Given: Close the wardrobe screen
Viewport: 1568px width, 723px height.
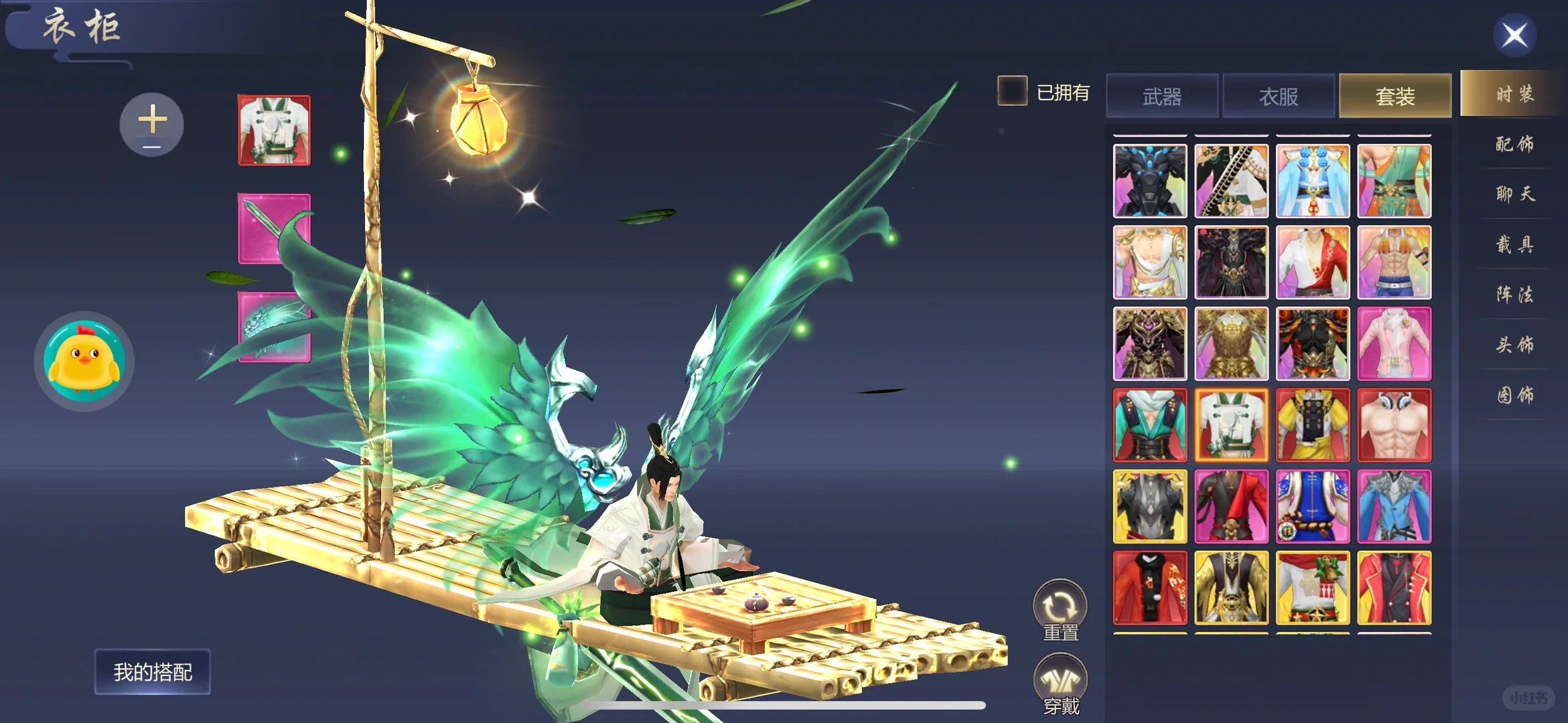Looking at the screenshot, I should pyautogui.click(x=1514, y=35).
